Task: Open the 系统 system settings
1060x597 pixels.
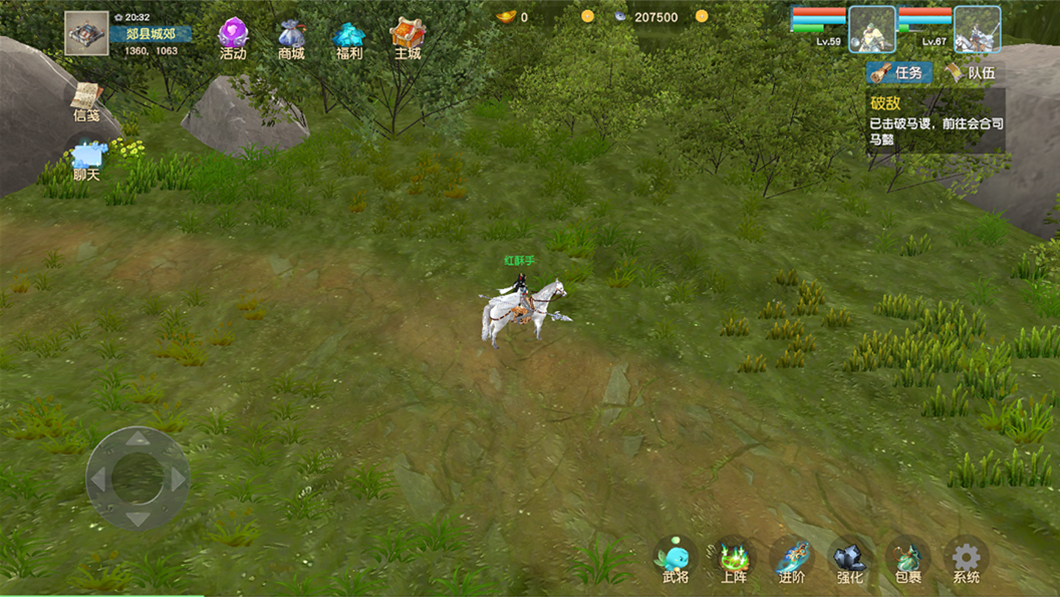Action: (x=966, y=560)
